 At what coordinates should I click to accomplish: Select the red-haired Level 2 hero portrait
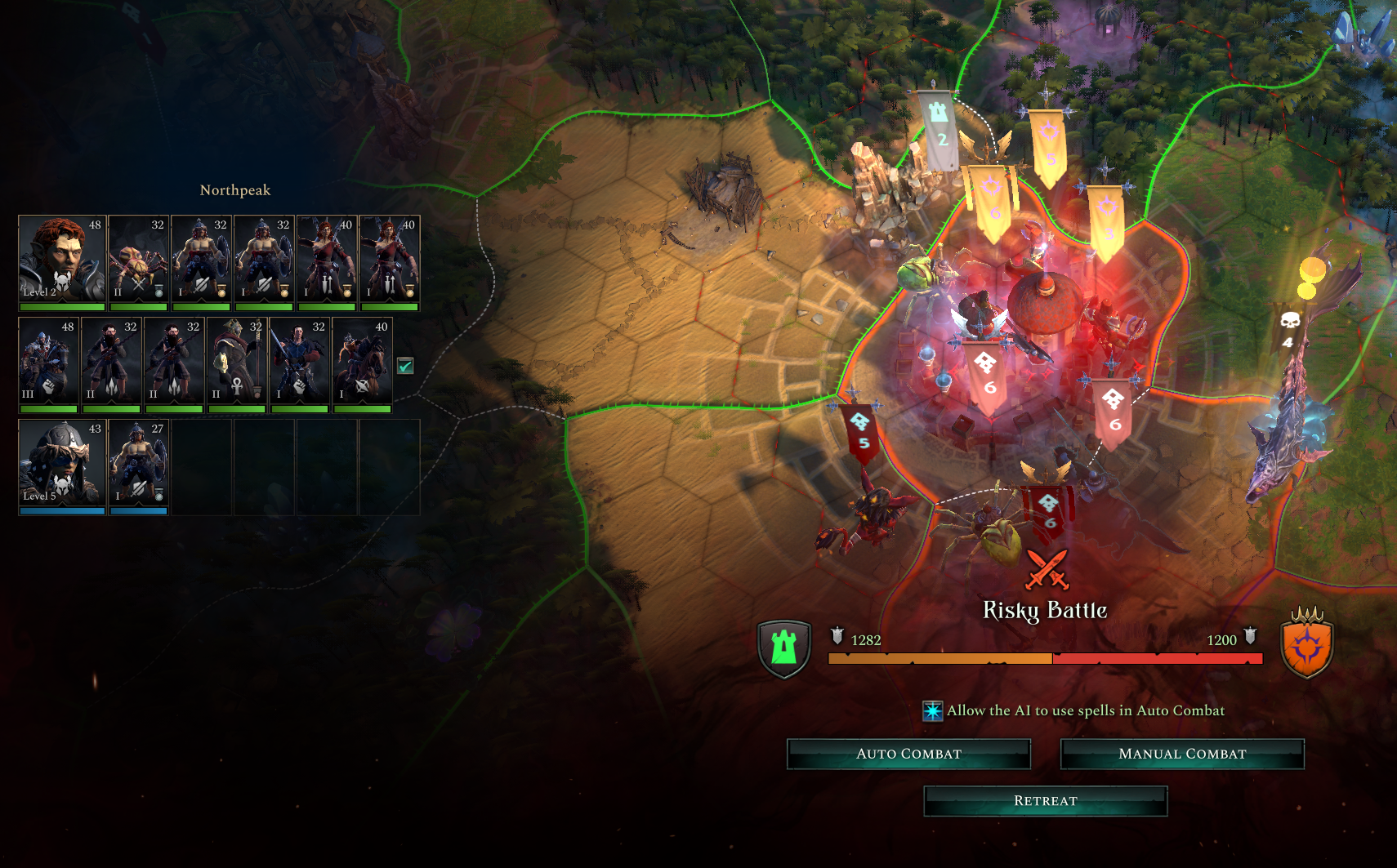pos(62,261)
